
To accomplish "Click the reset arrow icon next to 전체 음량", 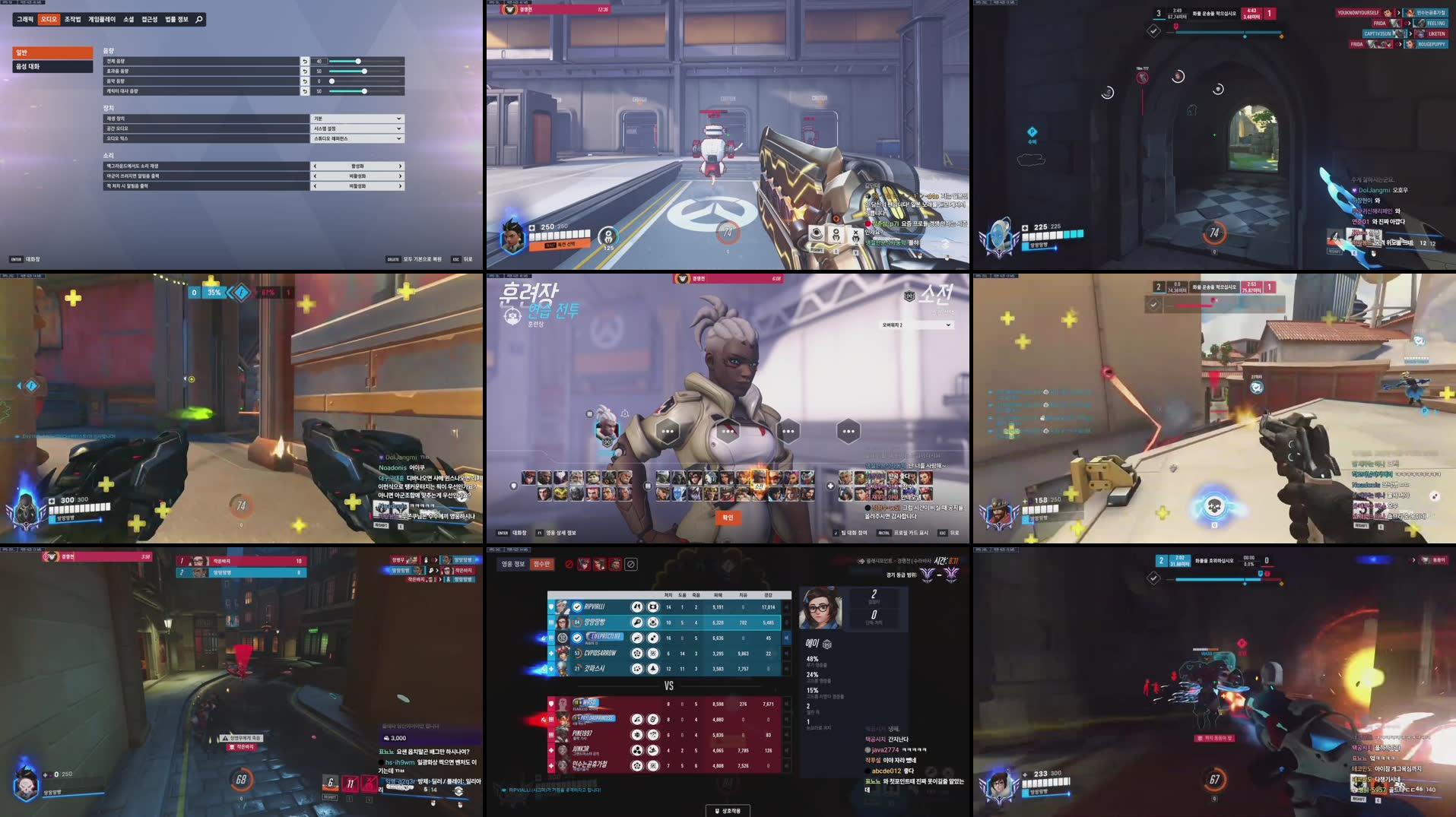I will (x=305, y=61).
